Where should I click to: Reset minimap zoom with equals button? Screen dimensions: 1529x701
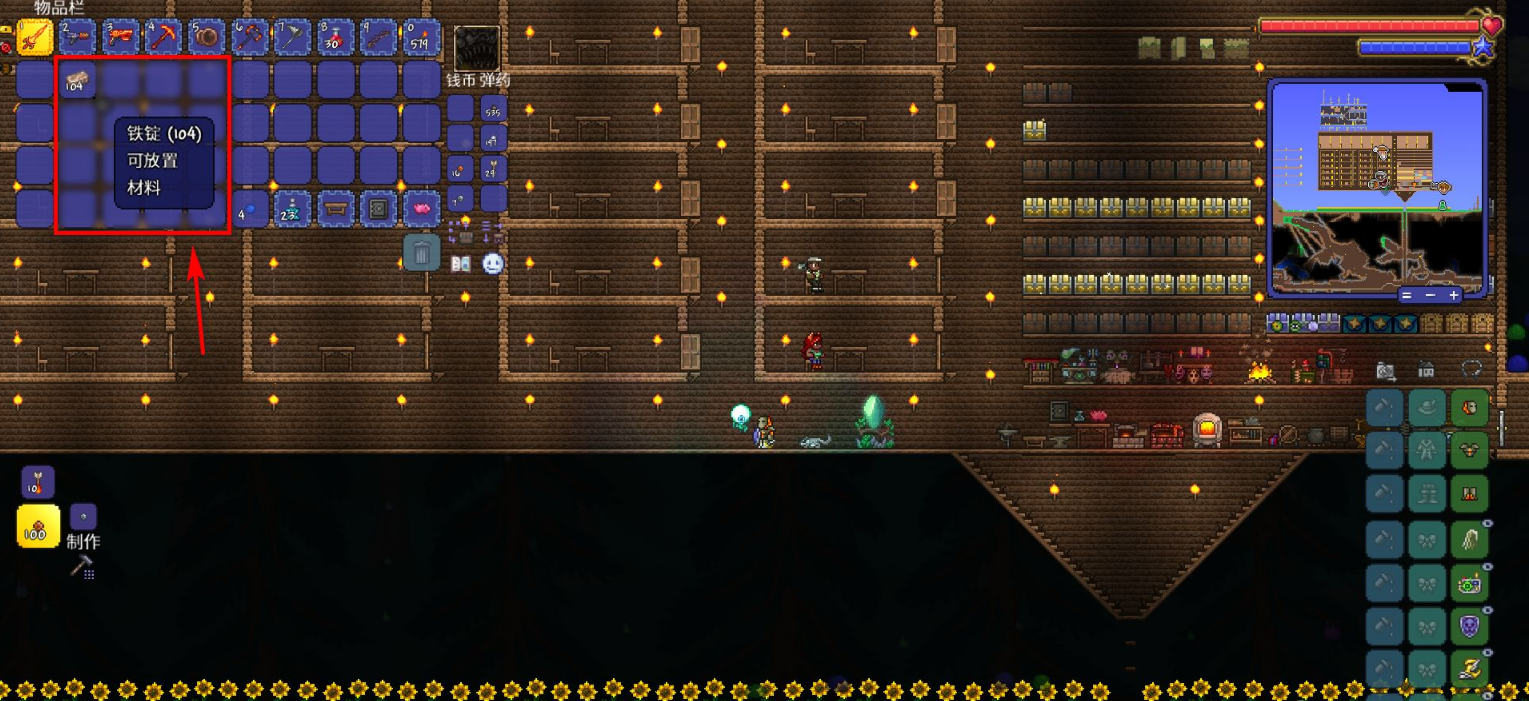click(1406, 295)
